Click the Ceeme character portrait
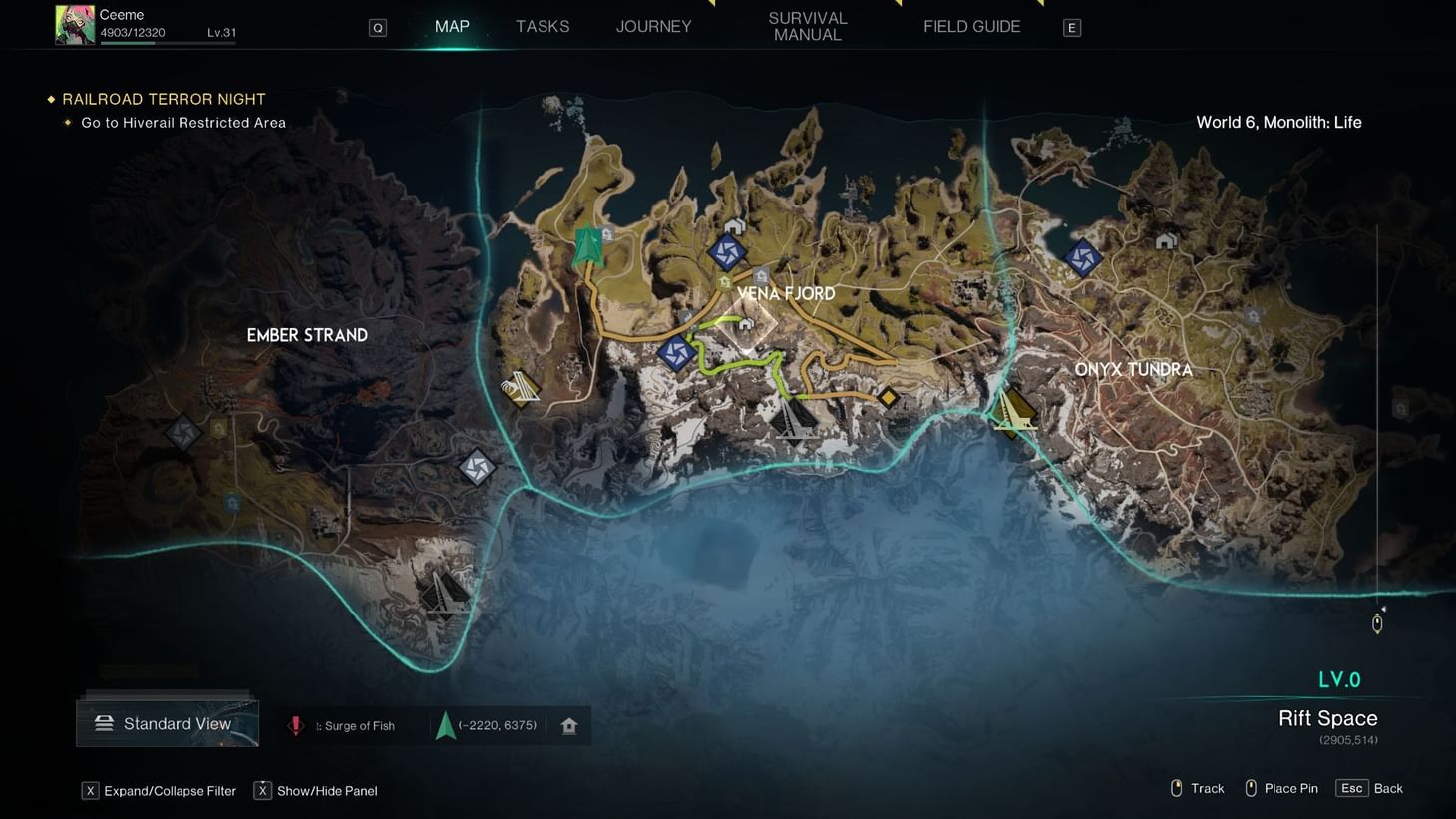 tap(73, 24)
